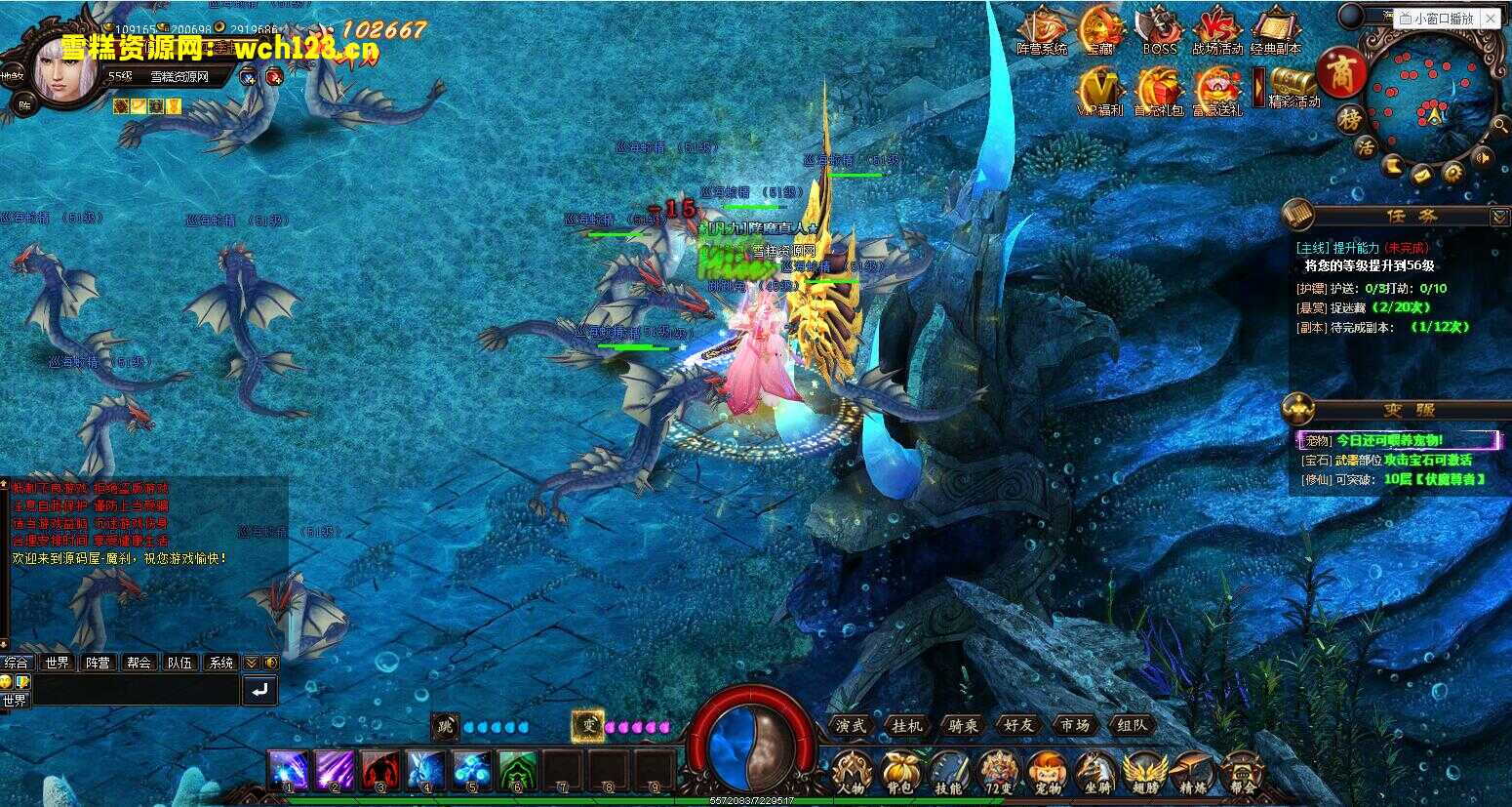Collapse the chat channel tab row
1512x807 pixels.
(252, 662)
